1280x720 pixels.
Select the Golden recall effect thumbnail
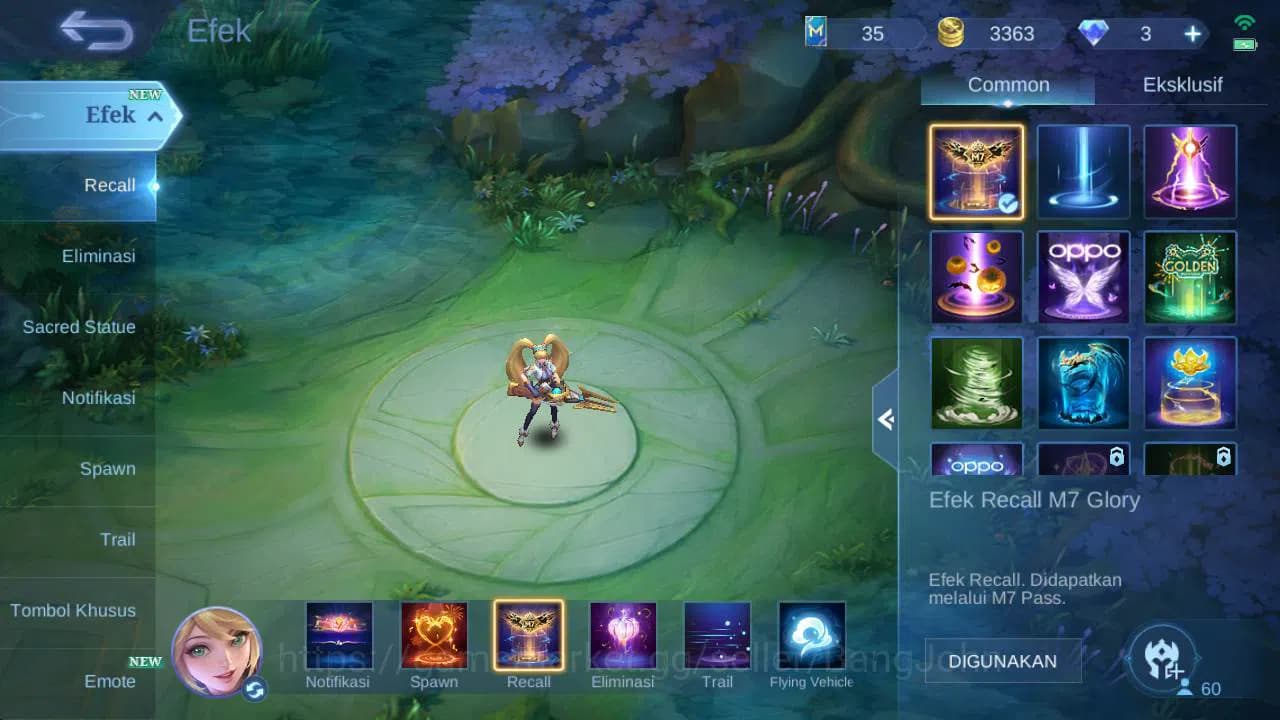pyautogui.click(x=1190, y=278)
